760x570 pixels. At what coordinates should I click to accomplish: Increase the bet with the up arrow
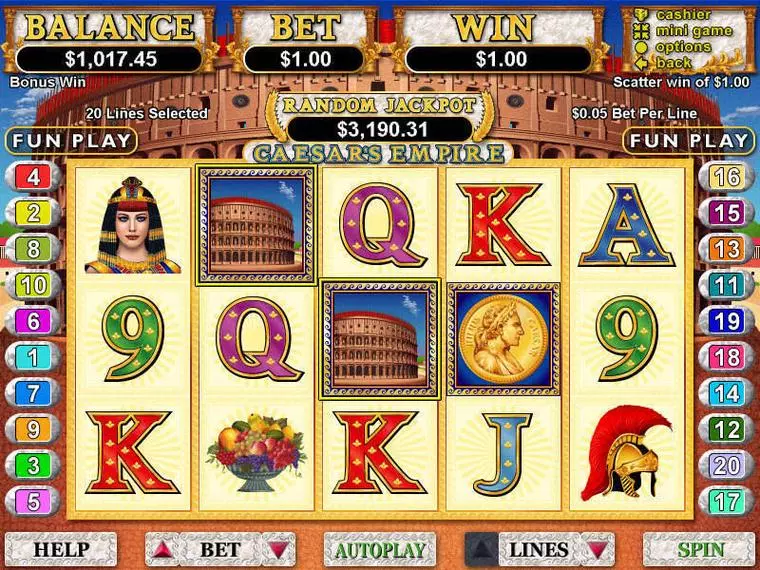pos(161,549)
